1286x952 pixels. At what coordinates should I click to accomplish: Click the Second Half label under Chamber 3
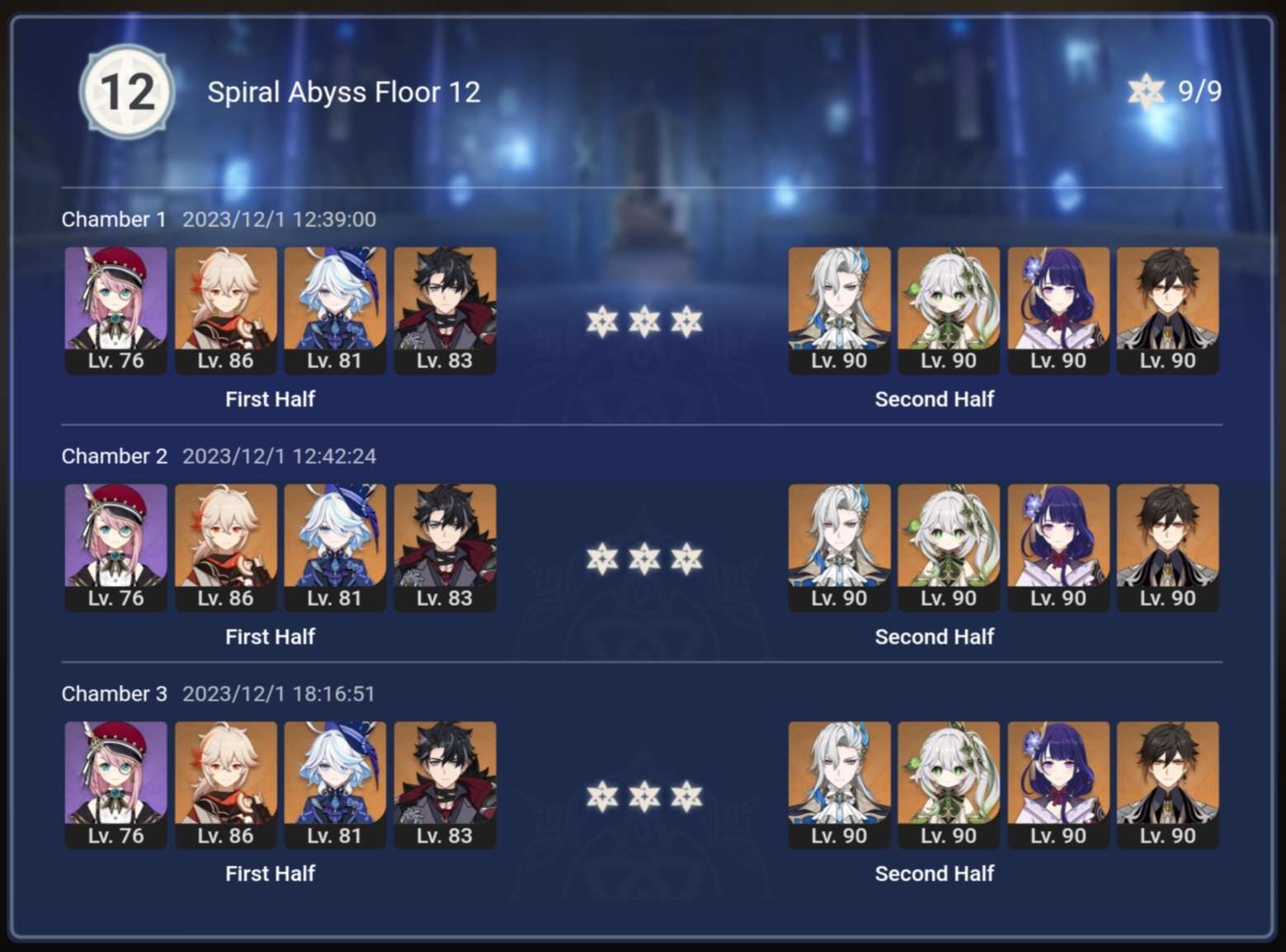click(935, 873)
